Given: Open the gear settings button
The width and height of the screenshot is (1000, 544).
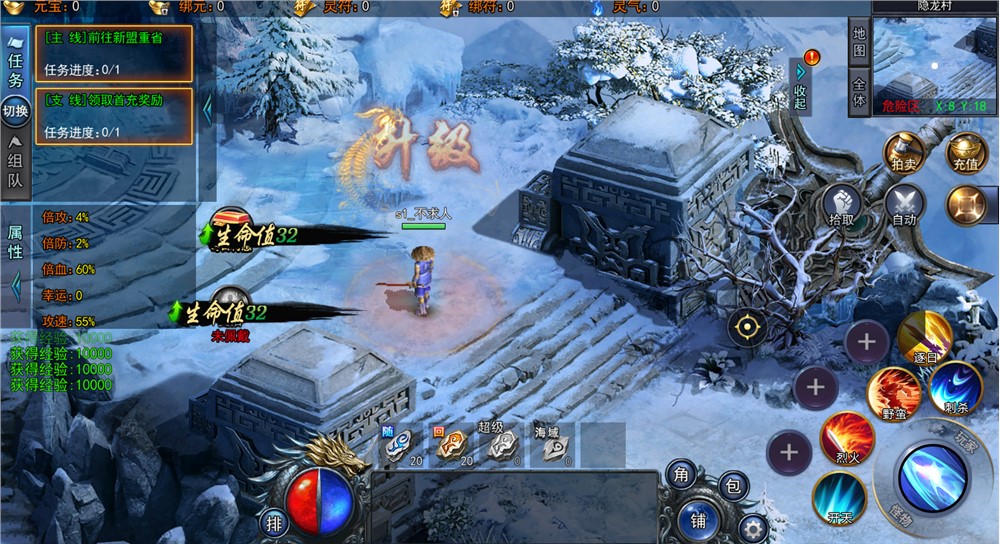Looking at the screenshot, I should coord(753,528).
